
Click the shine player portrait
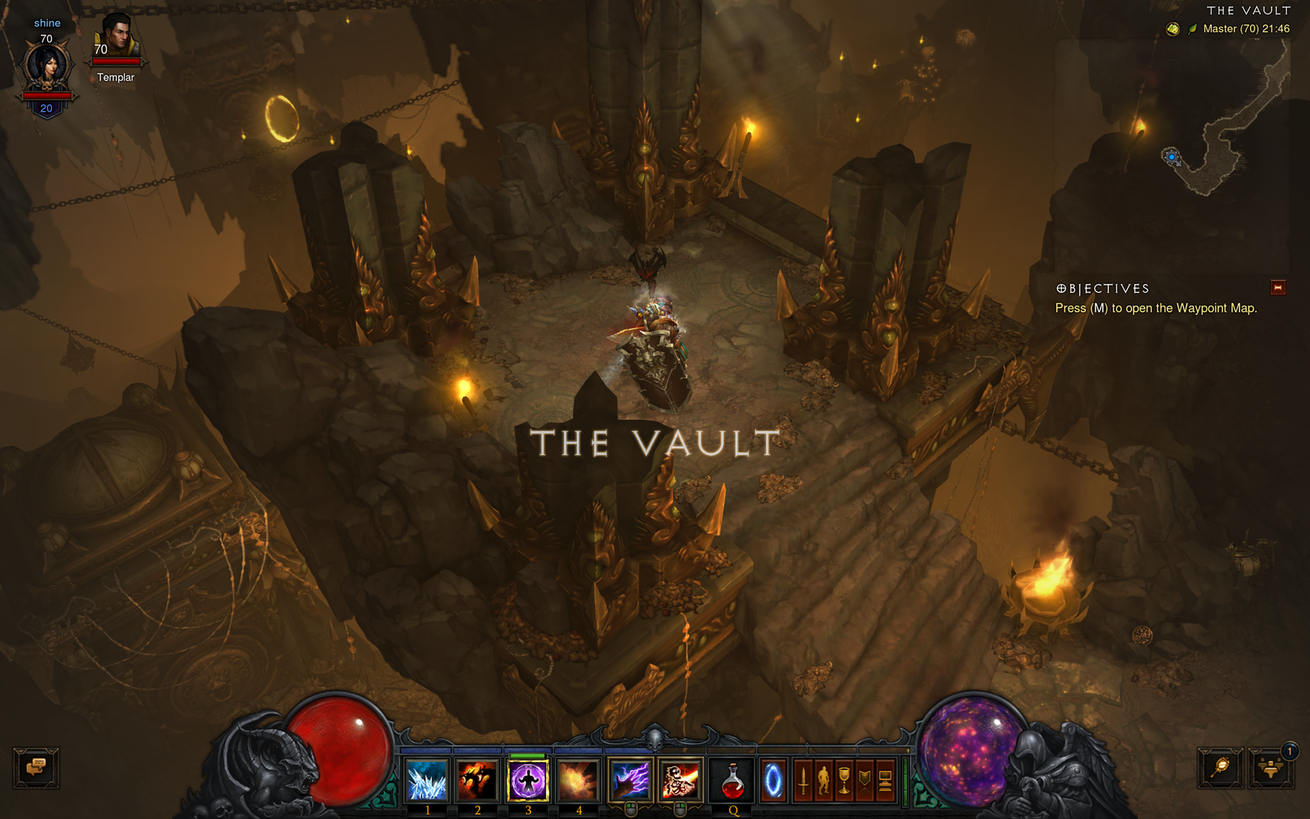coord(47,68)
